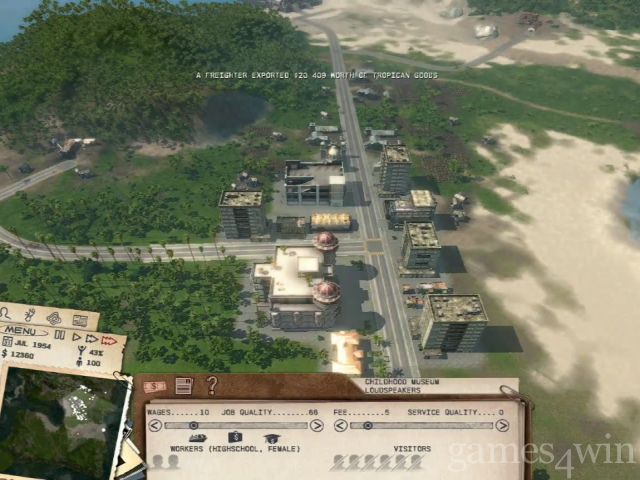This screenshot has width=640, height=480.
Task: Set game speed to fastest (red arrows)
Action: coord(108,341)
